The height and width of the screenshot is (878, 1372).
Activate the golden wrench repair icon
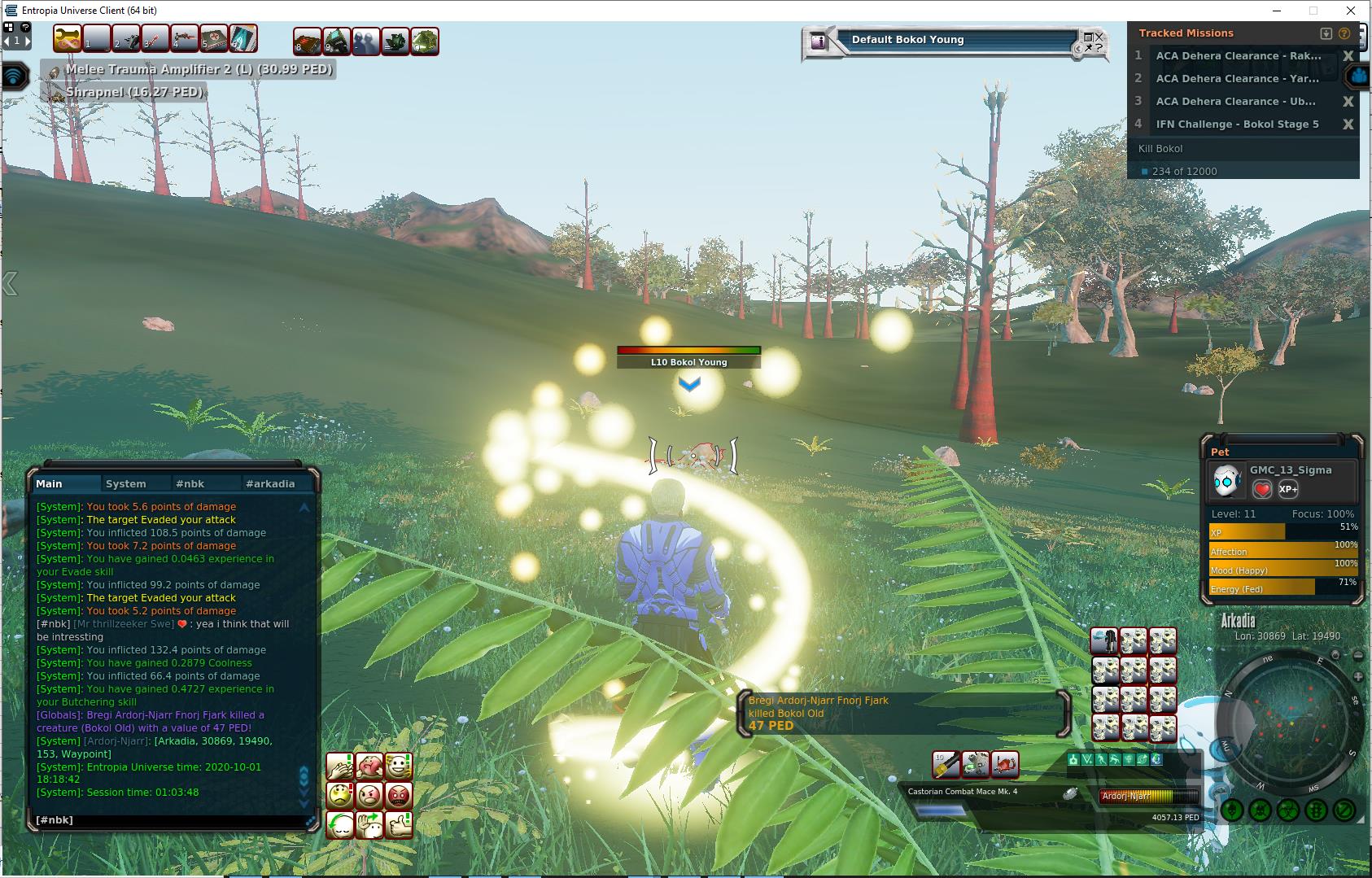pyautogui.click(x=68, y=38)
